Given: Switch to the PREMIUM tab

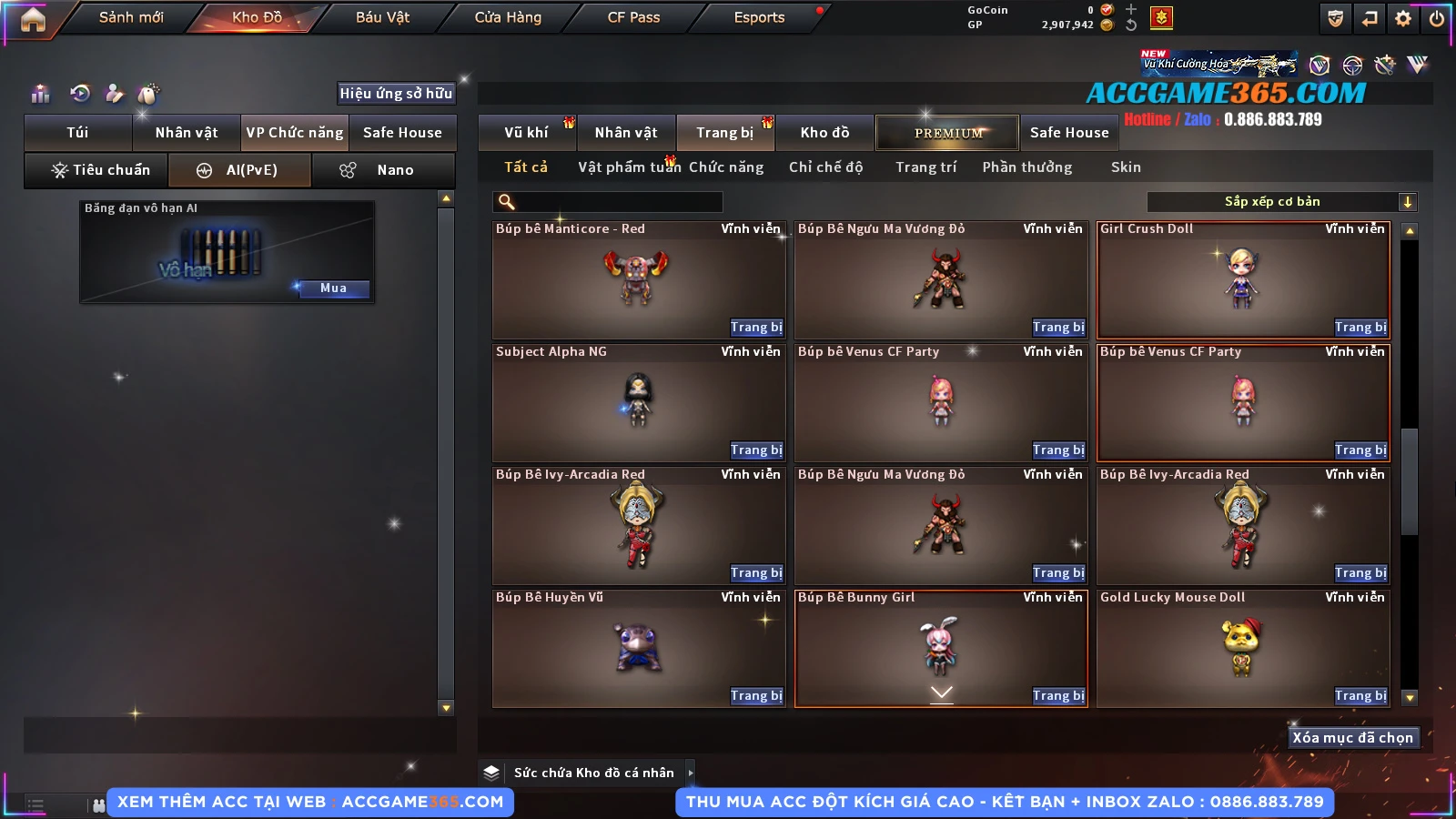Looking at the screenshot, I should 948,133.
